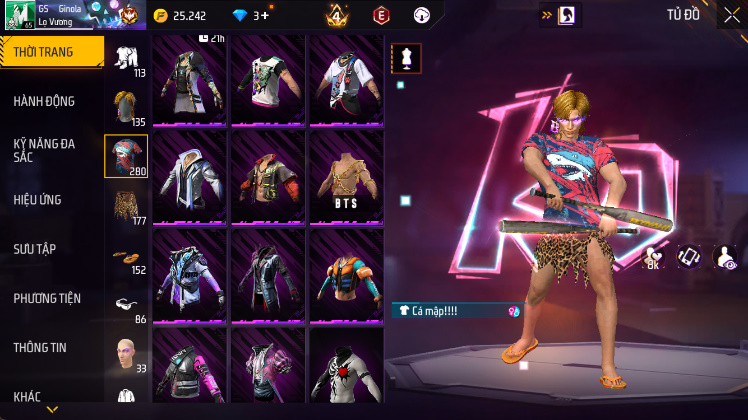
Task: Open the player profile avatar Ginola
Action: click(18, 15)
